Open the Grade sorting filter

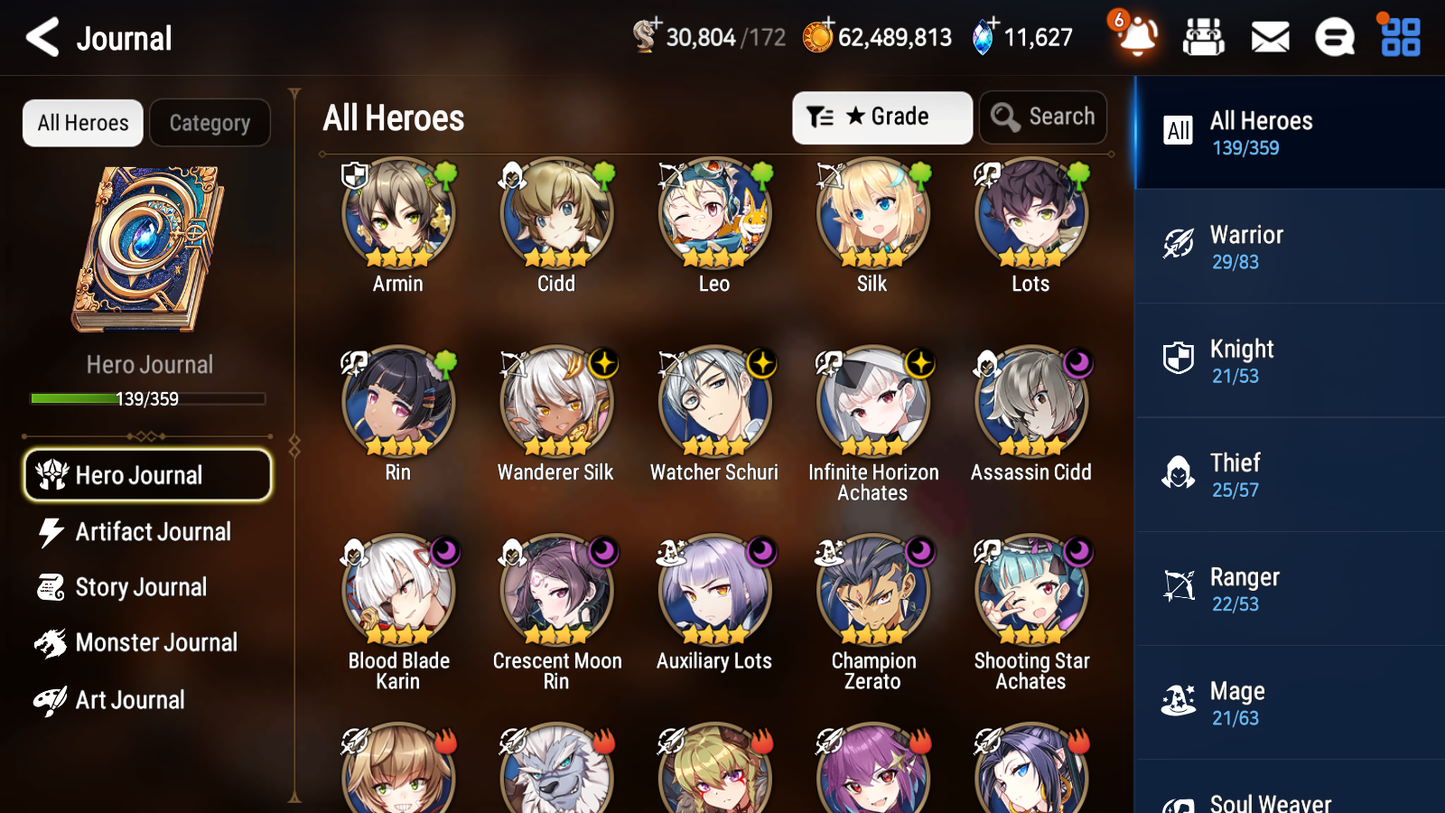pyautogui.click(x=881, y=116)
